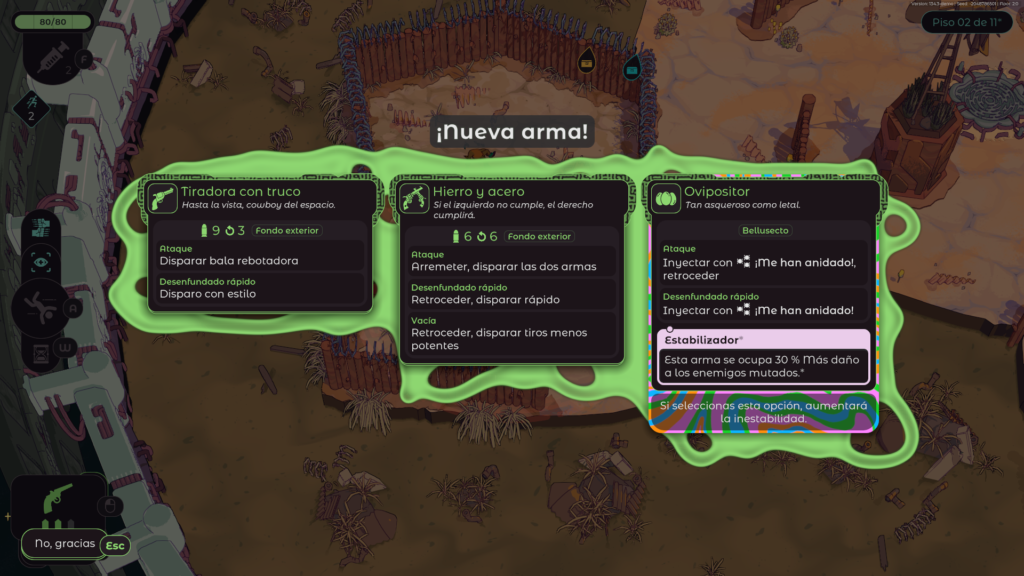Click the Estabilizador modifier box on Ovipositor

[x=765, y=357]
